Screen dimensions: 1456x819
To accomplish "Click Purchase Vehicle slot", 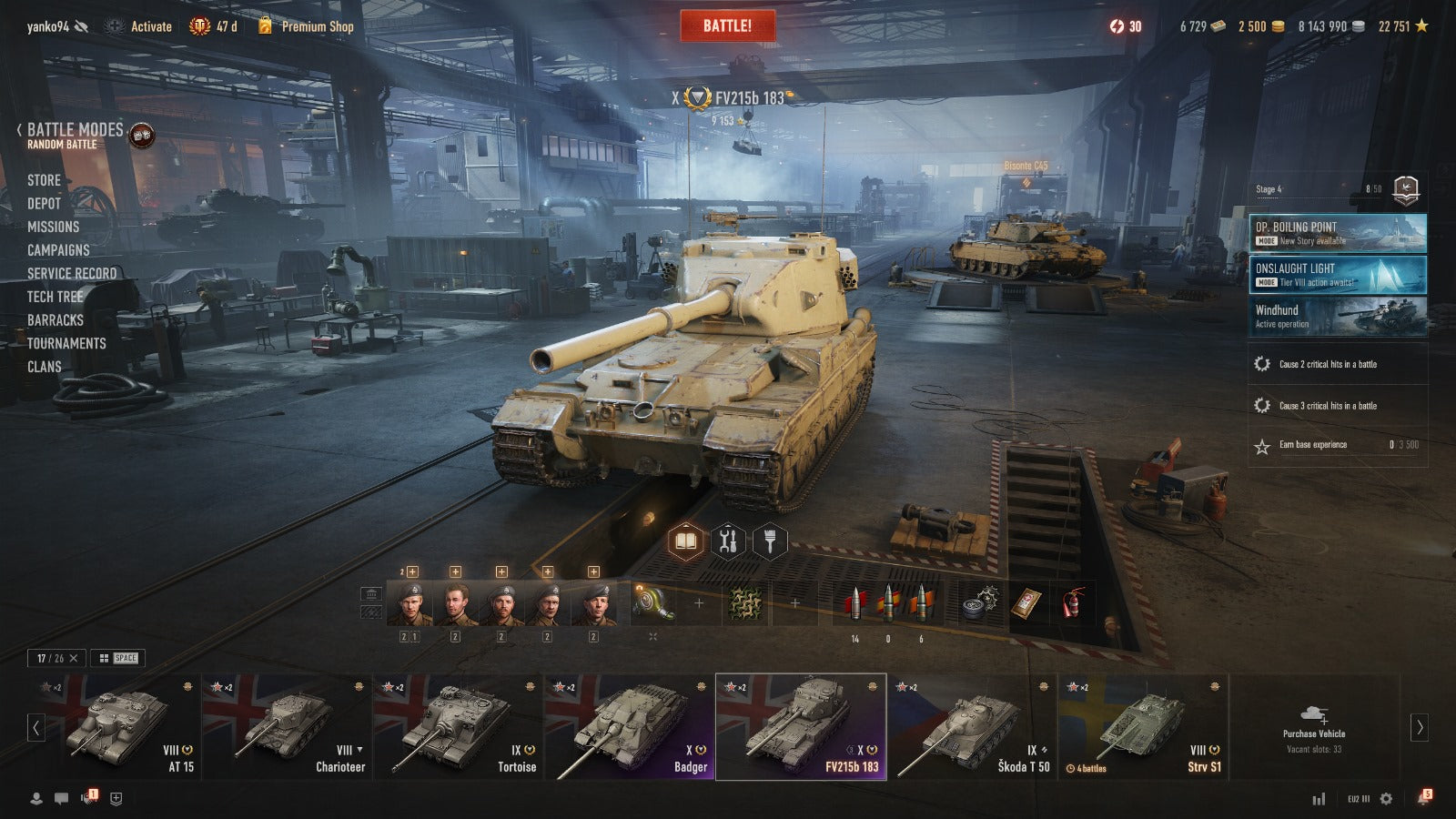I will pos(1313,727).
